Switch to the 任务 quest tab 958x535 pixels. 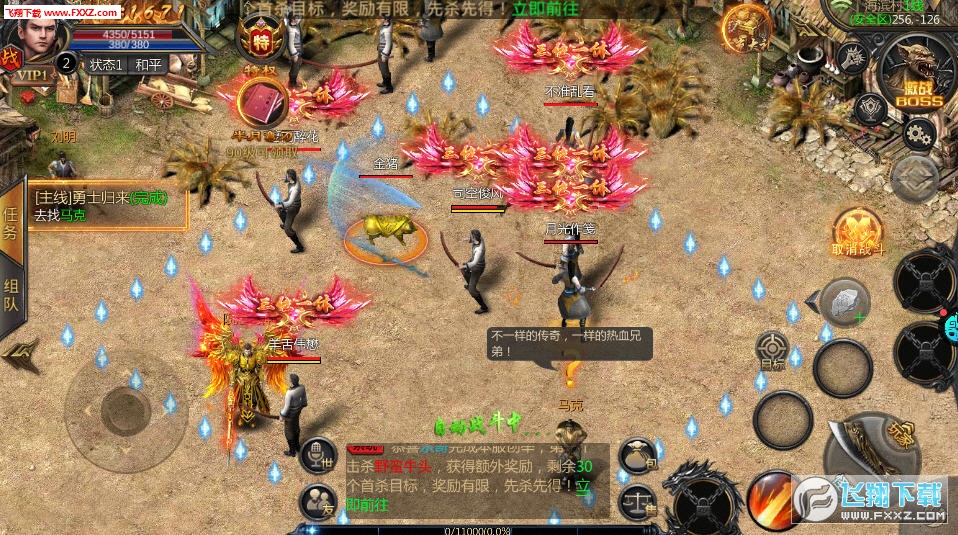point(11,222)
